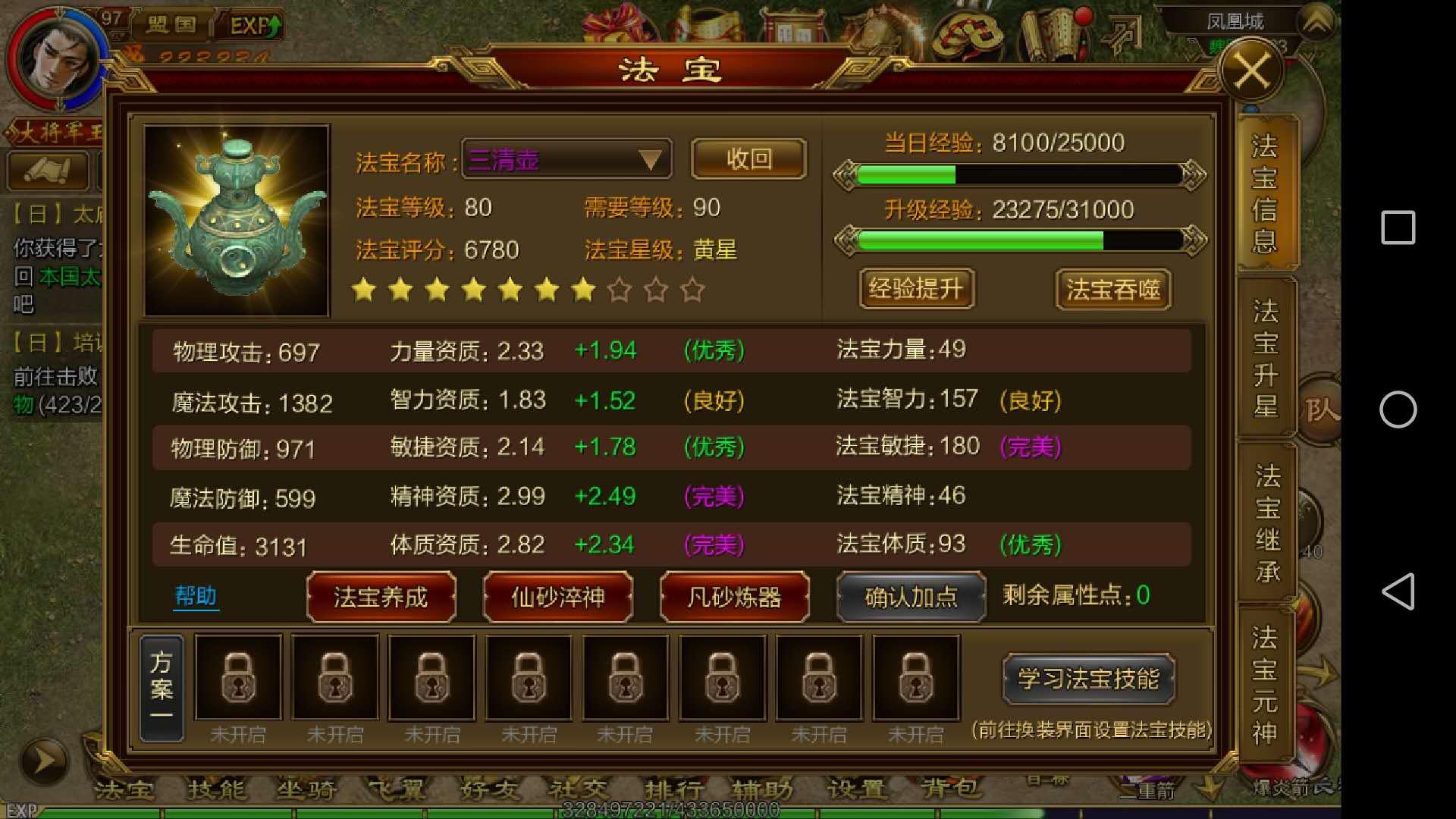Click the 收回 recall button
Image resolution: width=1456 pixels, height=819 pixels.
click(748, 158)
